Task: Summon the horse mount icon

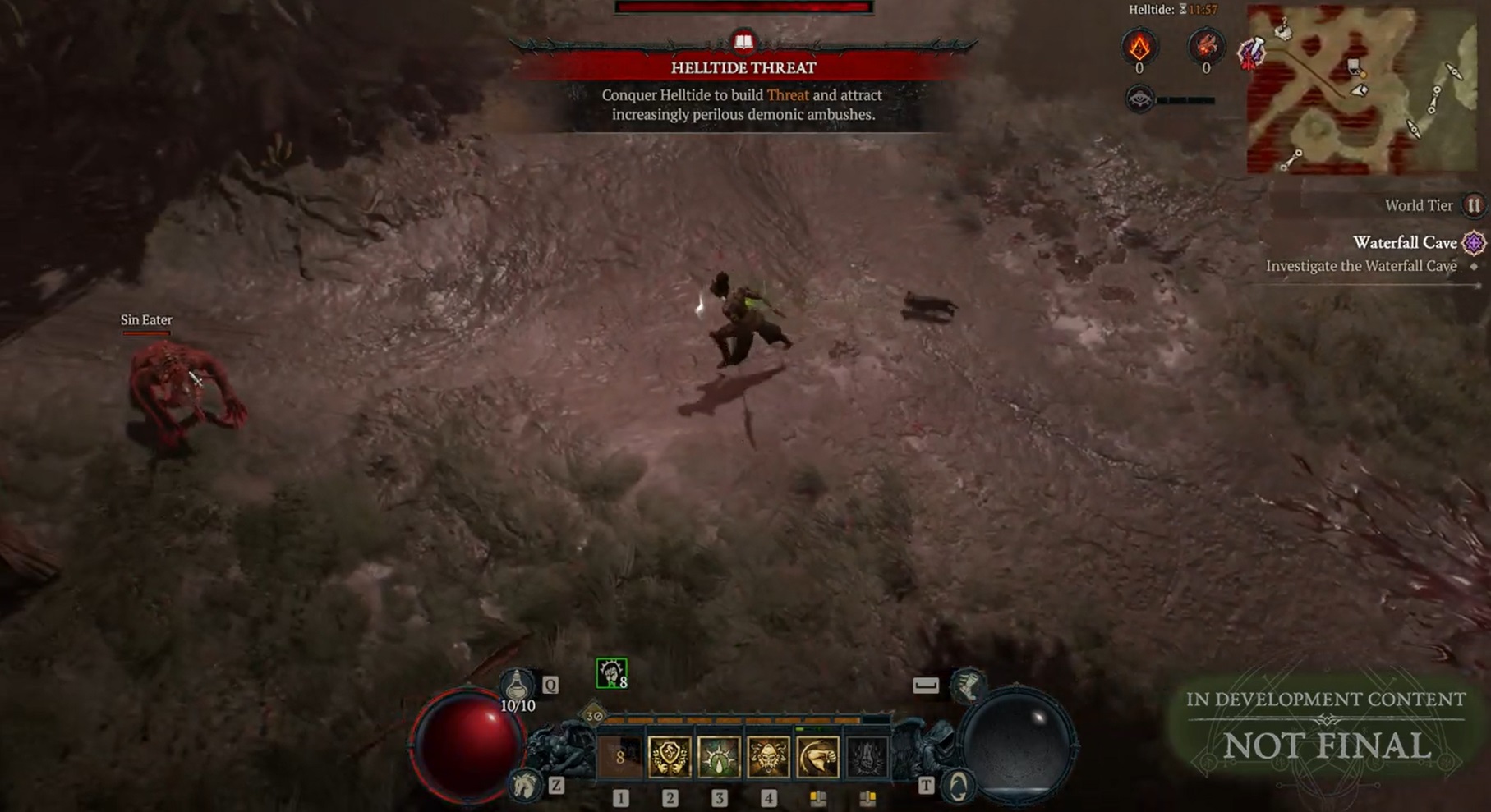Action: click(x=524, y=786)
